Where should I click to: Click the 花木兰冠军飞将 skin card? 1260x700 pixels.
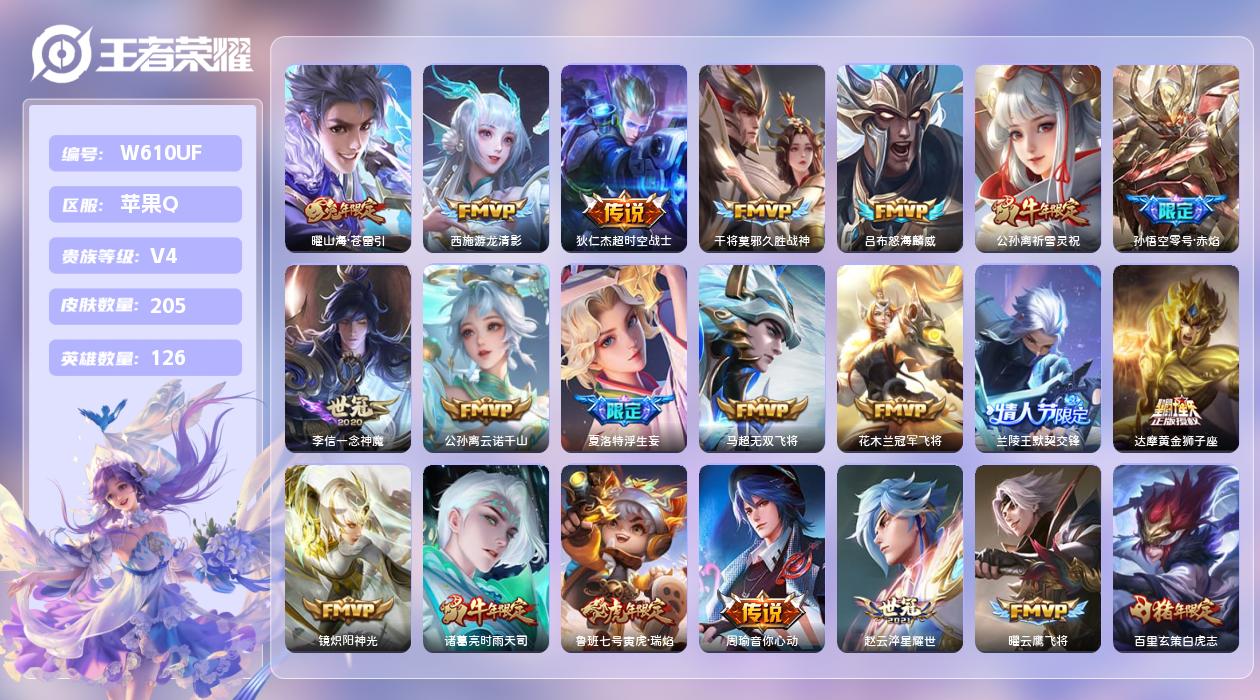(900, 358)
